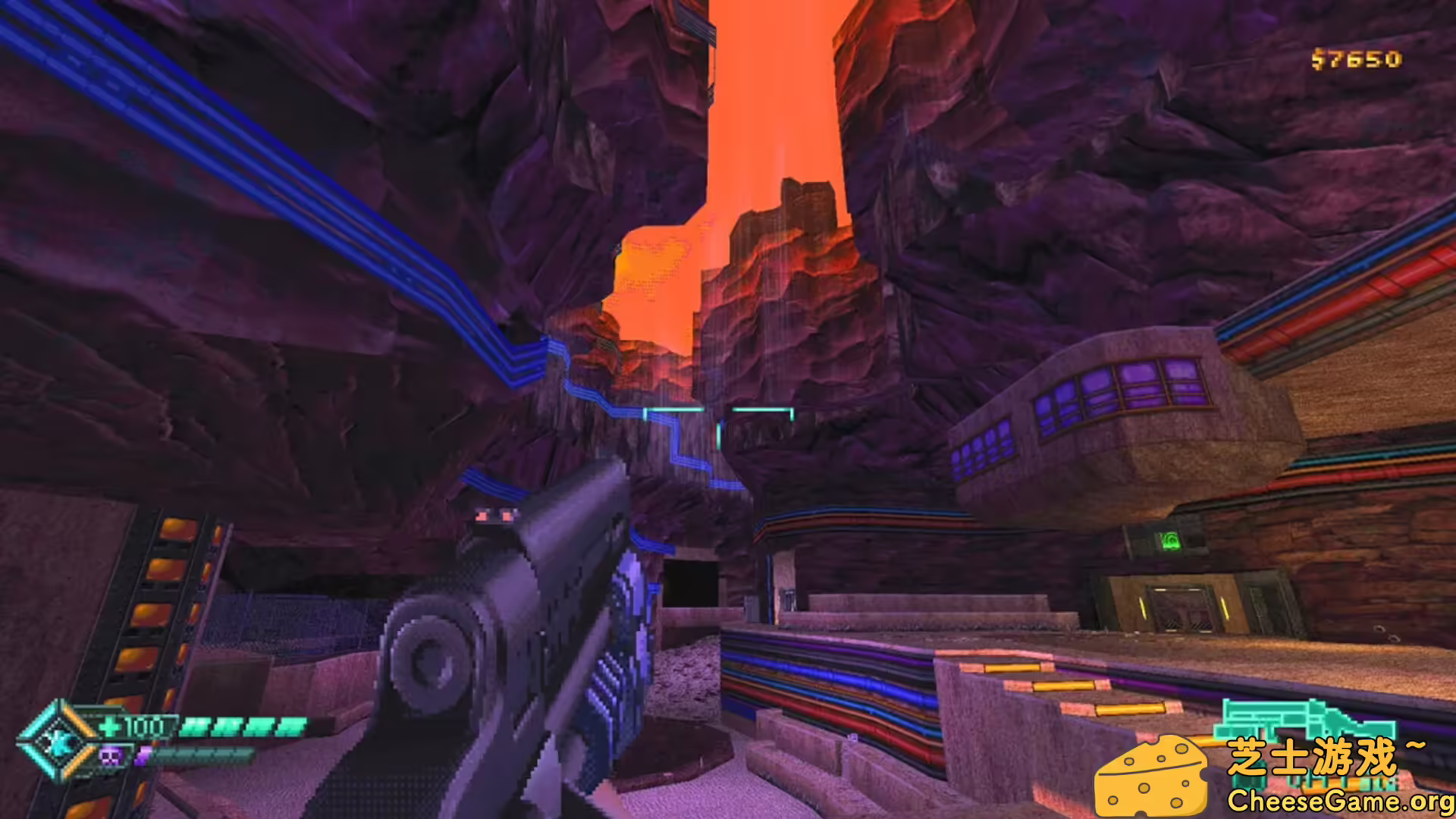Toggle the purple armor pip next to the skull
This screenshot has height=819, width=1456.
142,756
